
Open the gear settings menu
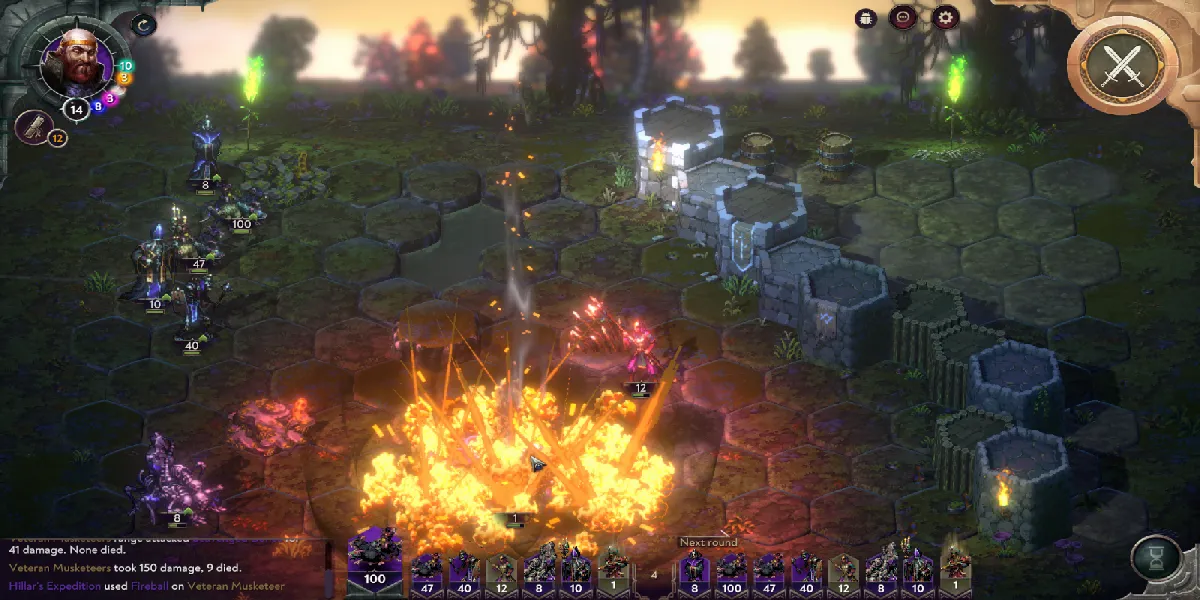(x=944, y=17)
